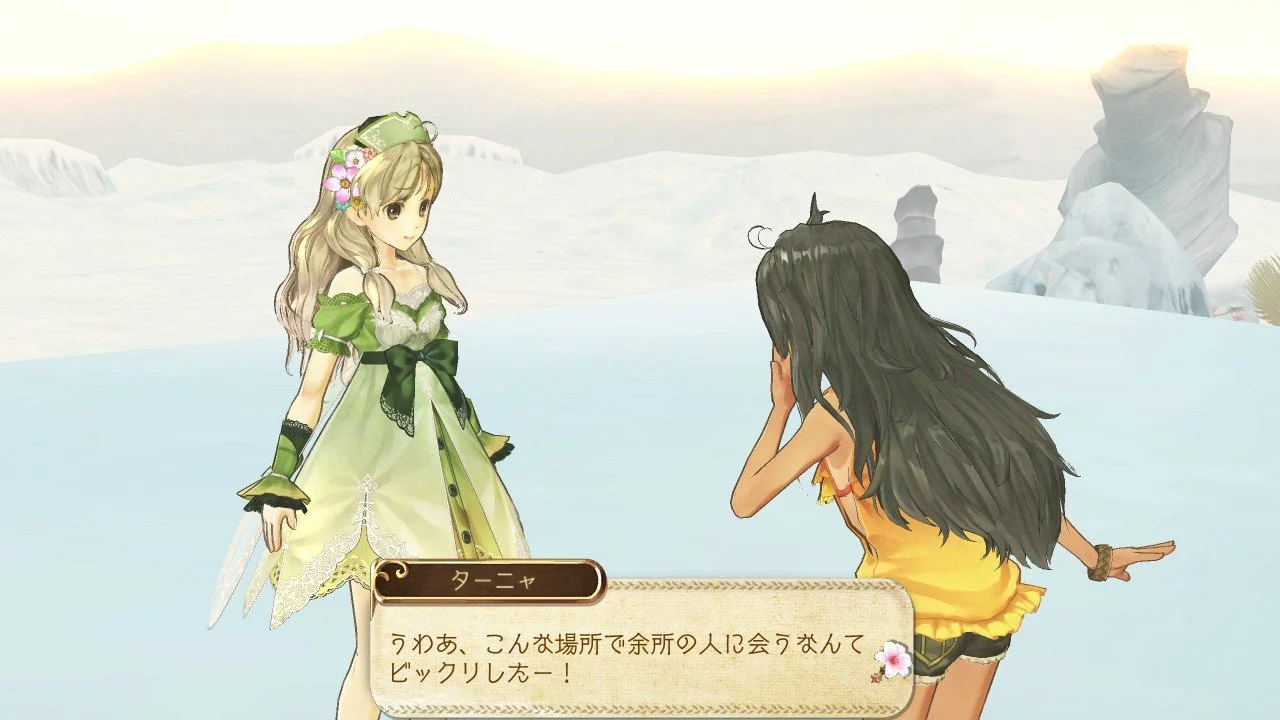This screenshot has width=1280, height=720.
Task: Click the small orange flower hair accessory
Action: (x=369, y=153)
